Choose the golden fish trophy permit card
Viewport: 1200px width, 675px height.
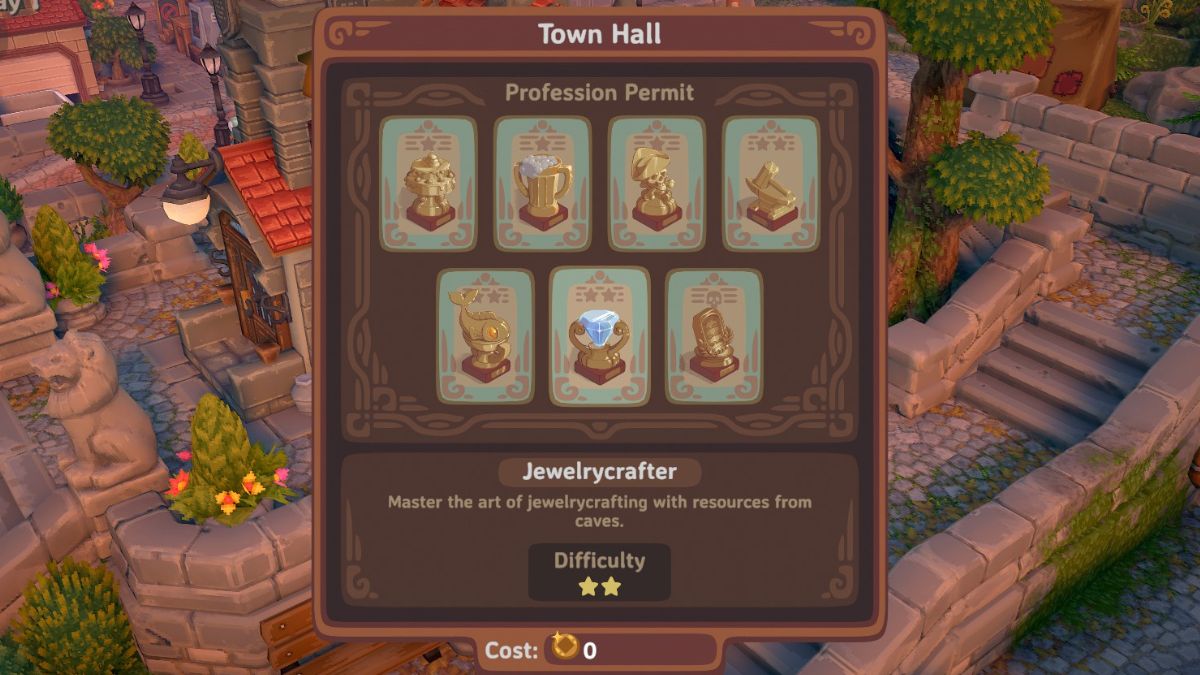[485, 336]
